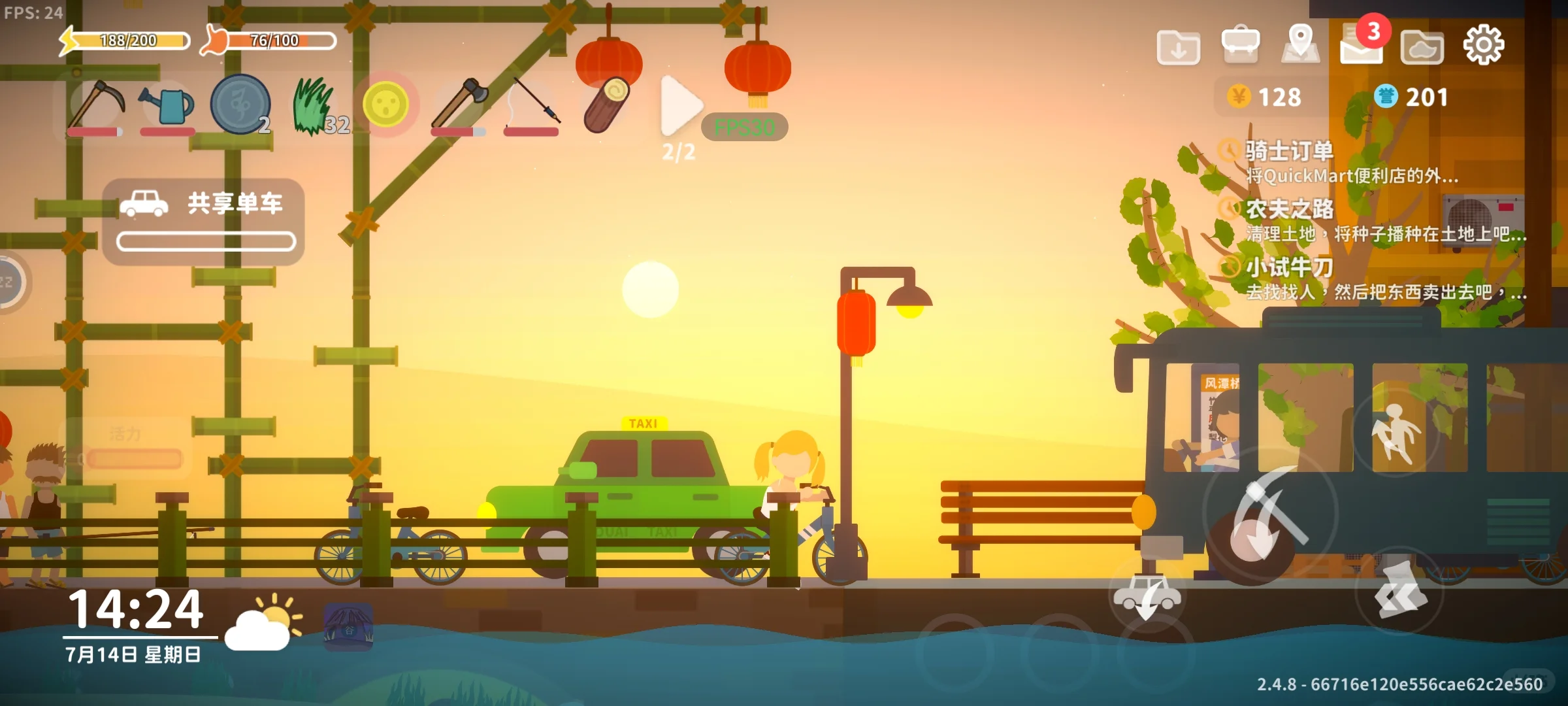Screen dimensions: 1568x706
Task: Tap the pickaxe swing action button
Action: tap(1269, 514)
